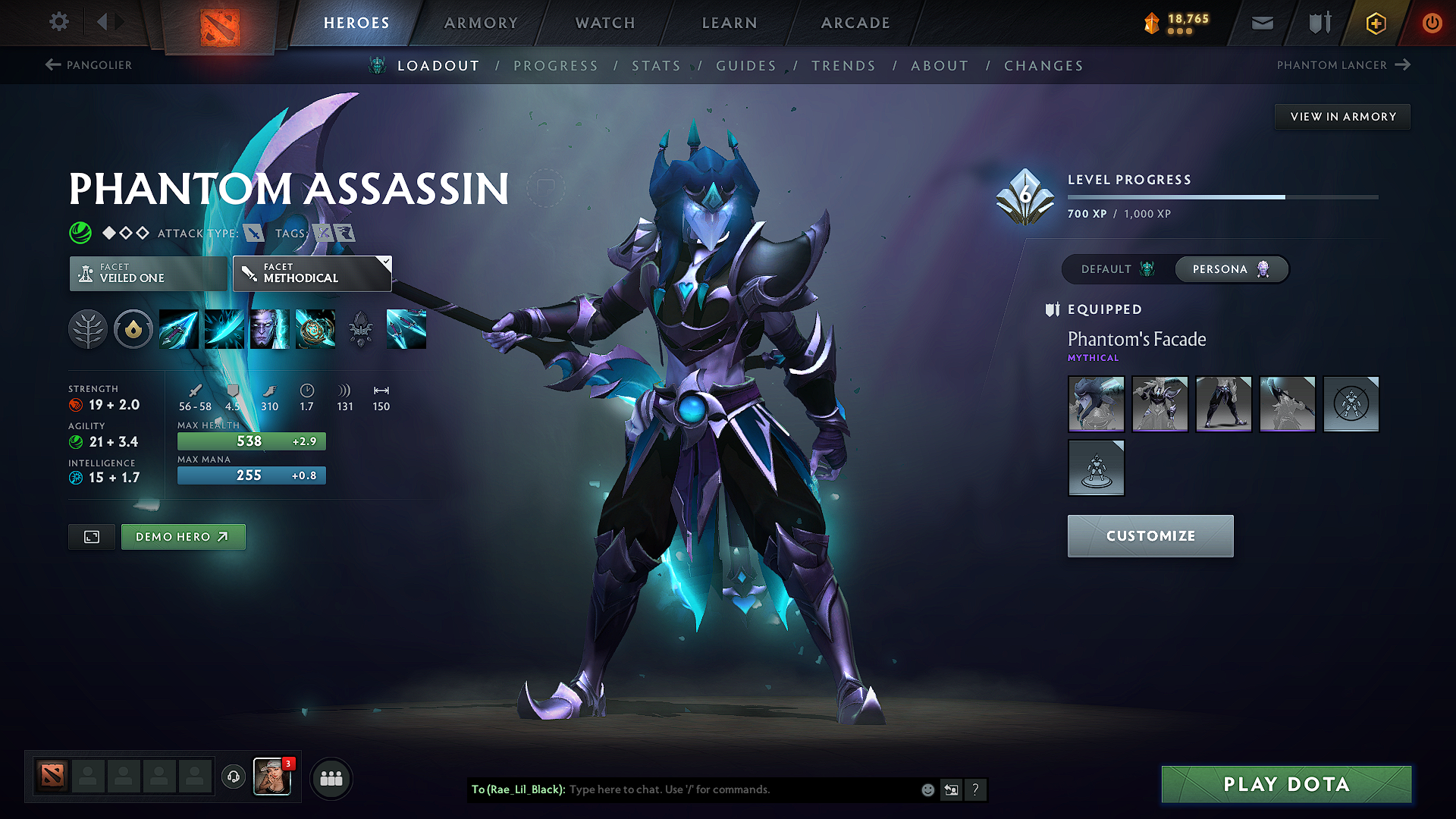Click the Demo Hero button
The height and width of the screenshot is (819, 1456).
(x=183, y=536)
